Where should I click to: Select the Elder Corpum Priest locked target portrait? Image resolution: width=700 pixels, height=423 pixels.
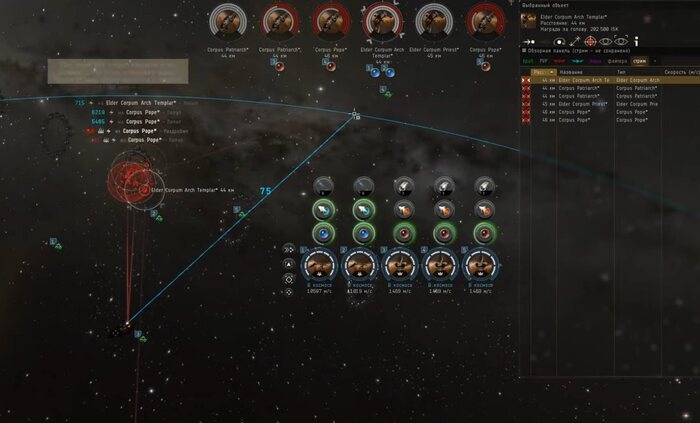point(432,20)
